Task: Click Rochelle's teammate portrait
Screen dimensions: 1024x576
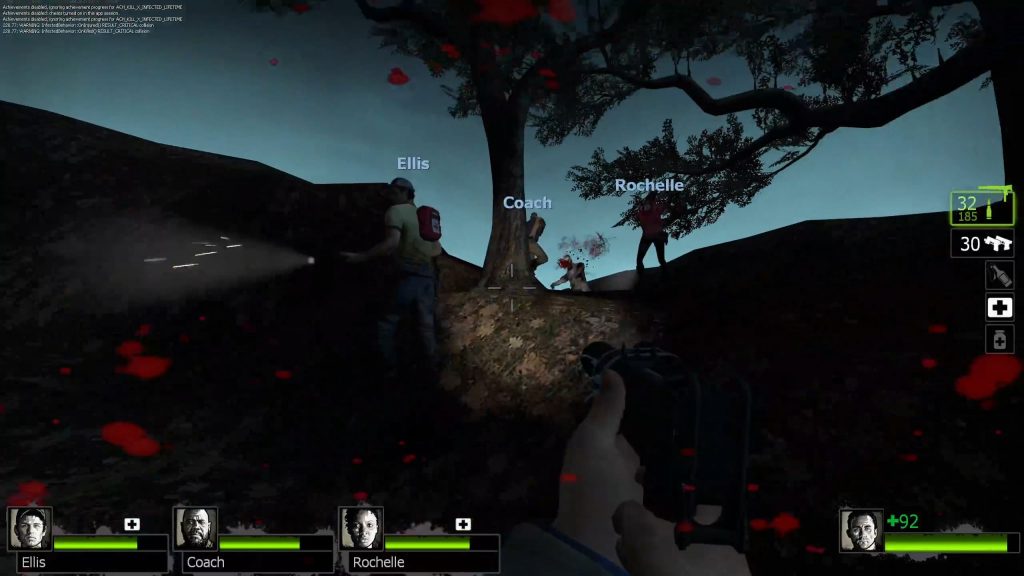Action: tap(362, 528)
